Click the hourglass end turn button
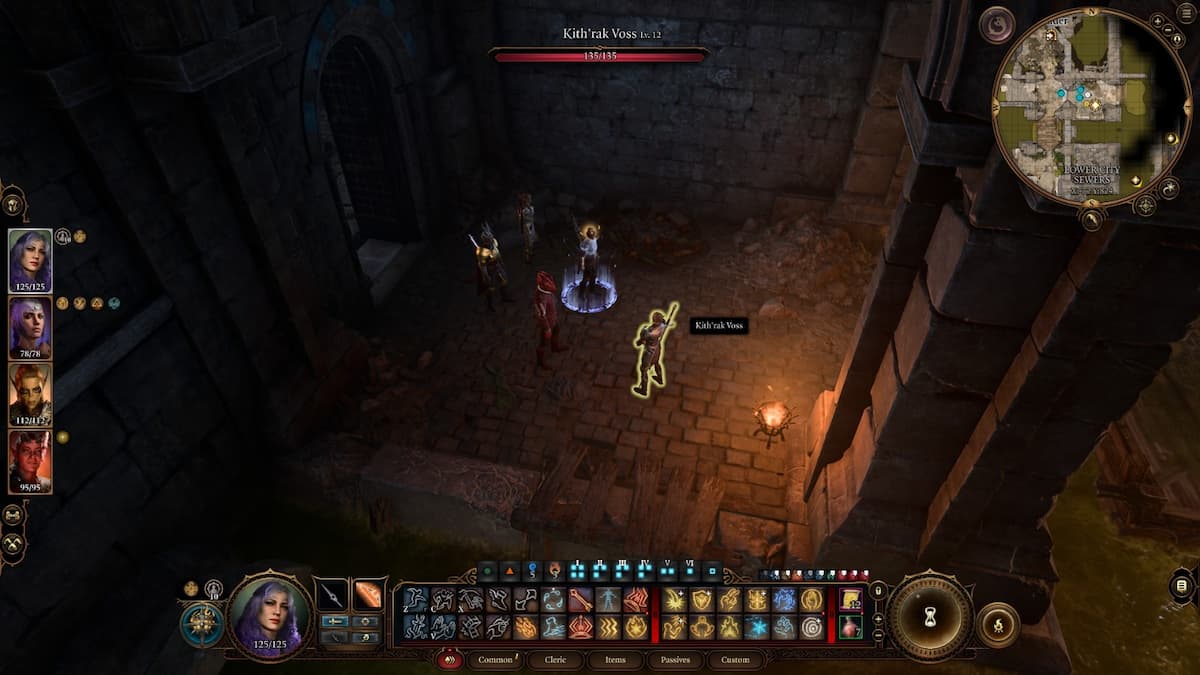The image size is (1200, 675). (930, 616)
